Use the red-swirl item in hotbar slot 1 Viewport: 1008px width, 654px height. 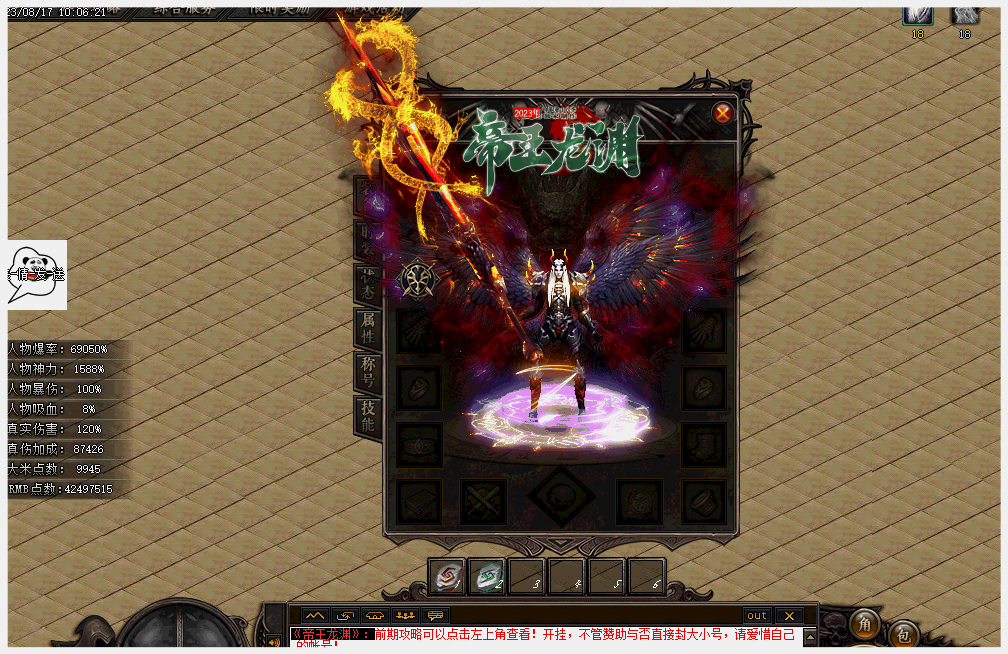click(447, 577)
